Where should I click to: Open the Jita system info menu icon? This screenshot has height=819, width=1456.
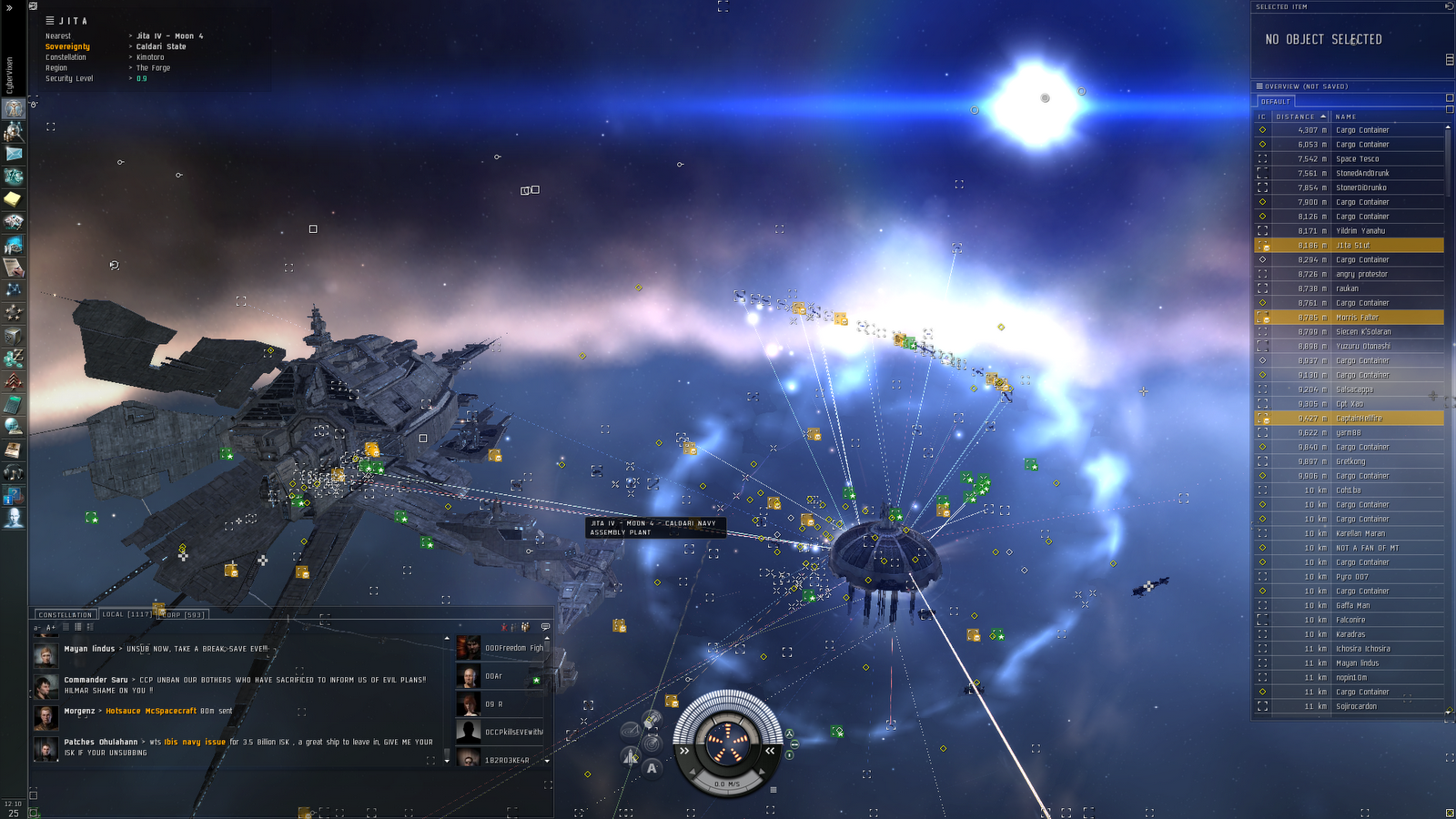click(x=50, y=20)
